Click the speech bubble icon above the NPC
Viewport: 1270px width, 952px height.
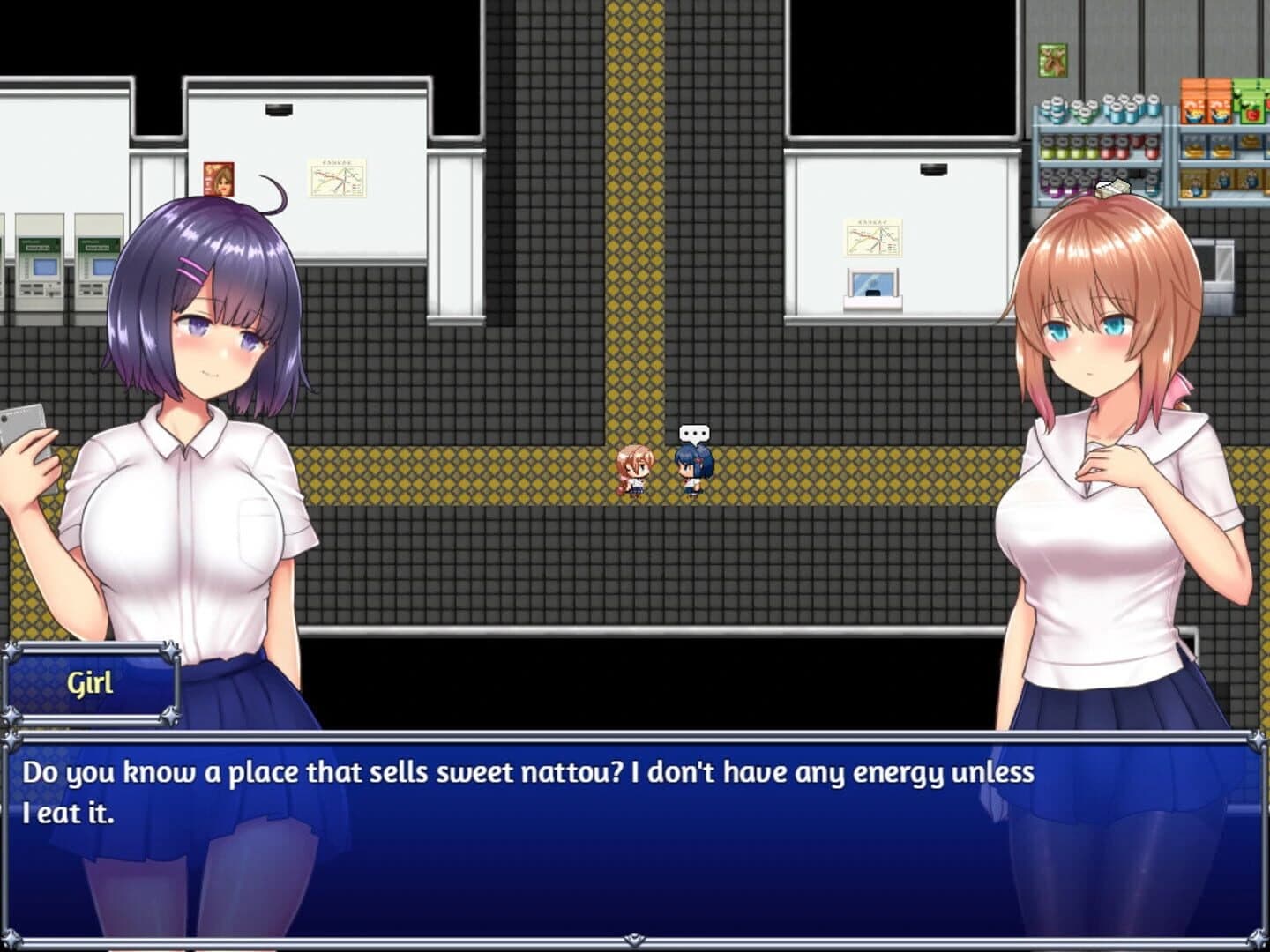pos(694,434)
